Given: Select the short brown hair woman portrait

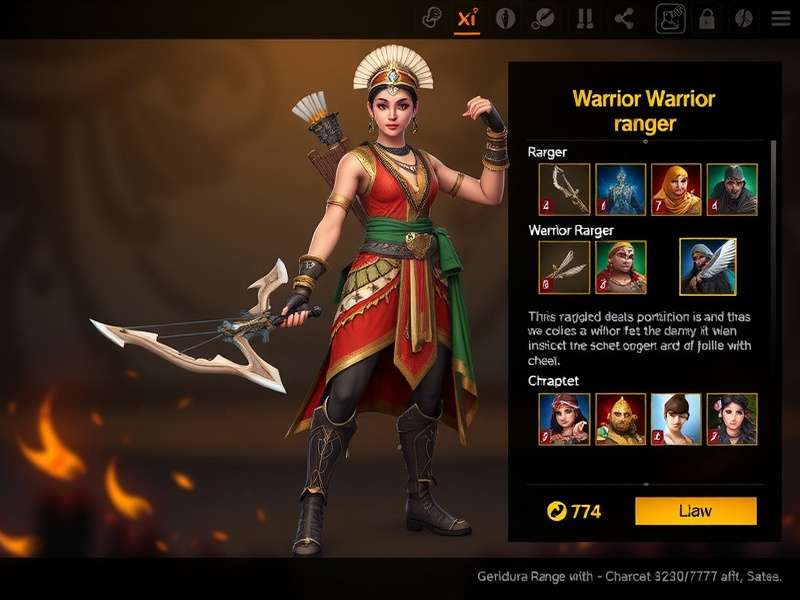Looking at the screenshot, I should (x=676, y=418).
